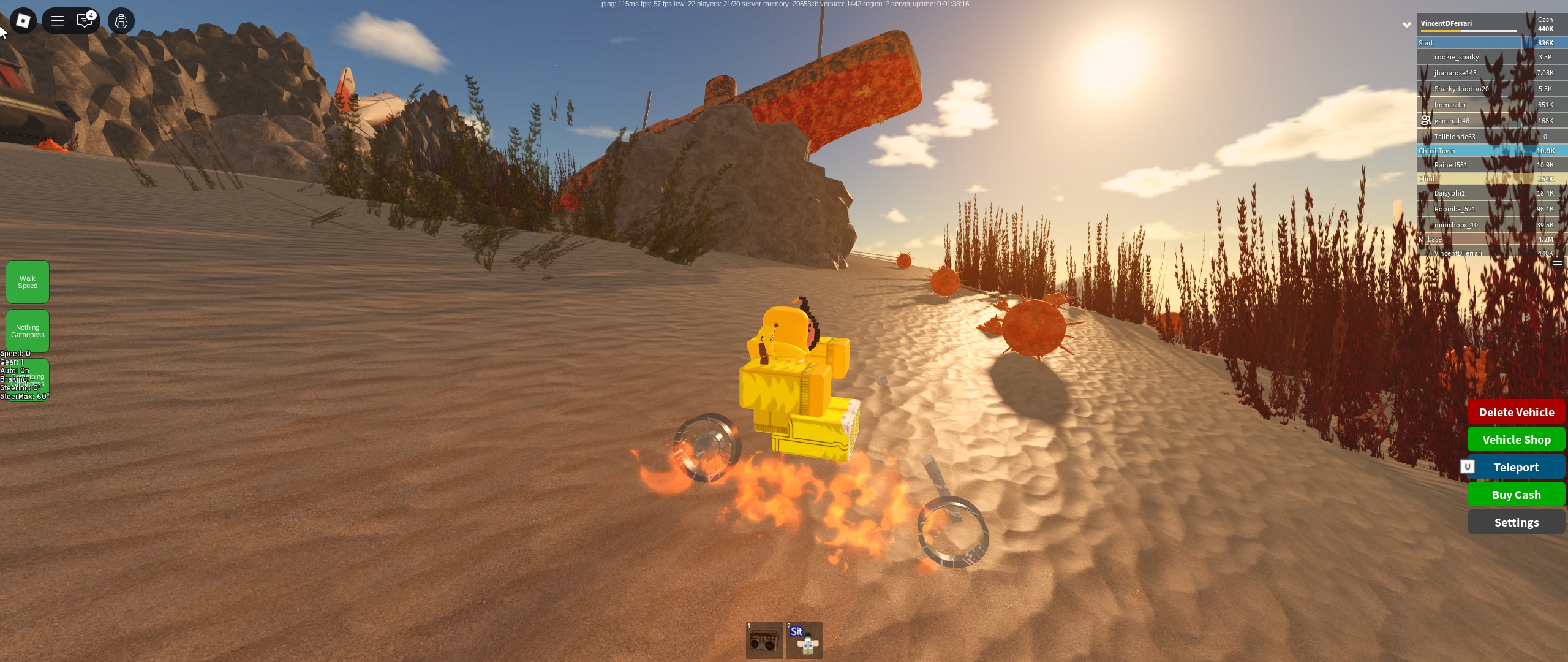Open the Vehicle Shop

1516,439
